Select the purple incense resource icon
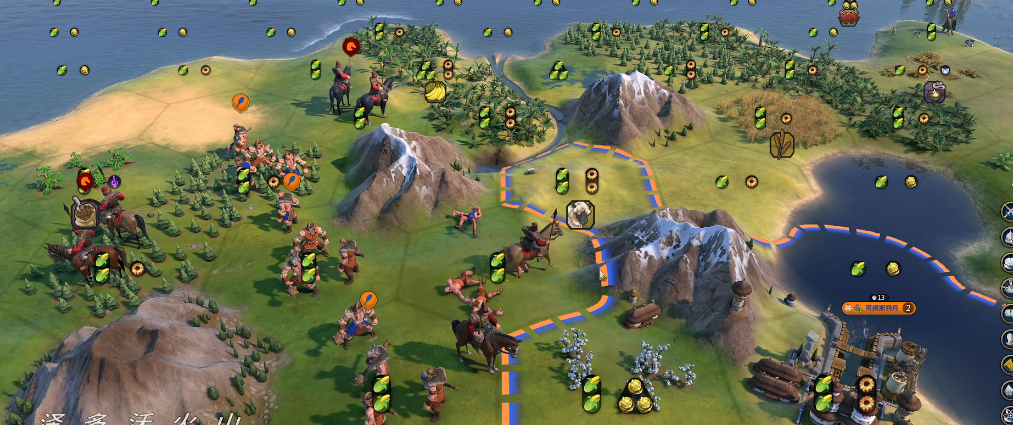This screenshot has height=425, width=1013. pos(935,92)
